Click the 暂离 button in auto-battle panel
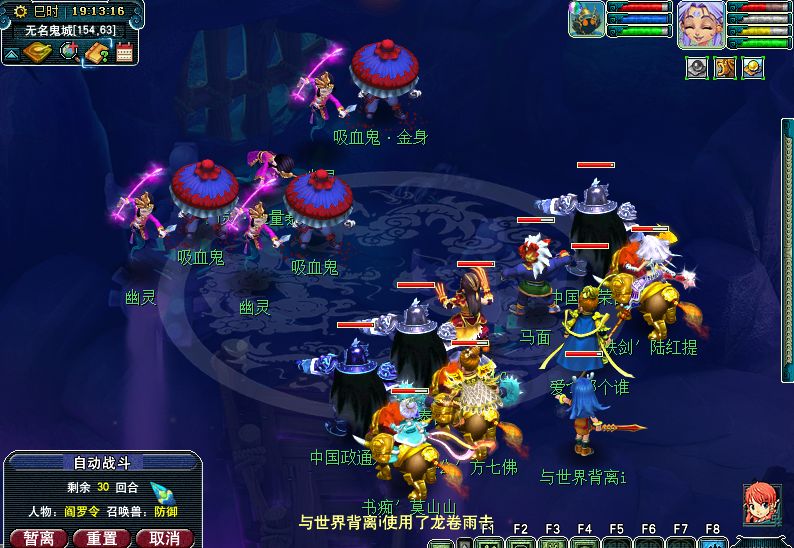The width and height of the screenshot is (794, 548). (39, 538)
